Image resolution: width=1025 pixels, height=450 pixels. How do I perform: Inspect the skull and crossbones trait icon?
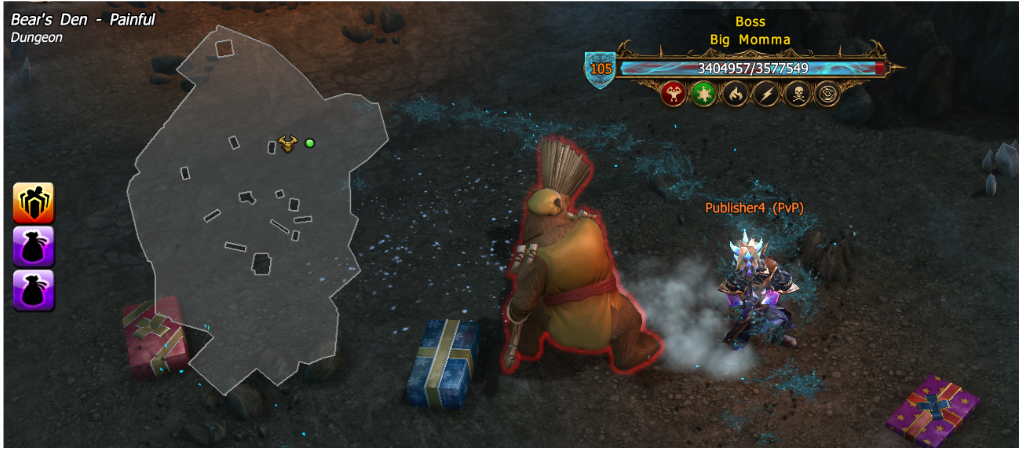point(796,95)
